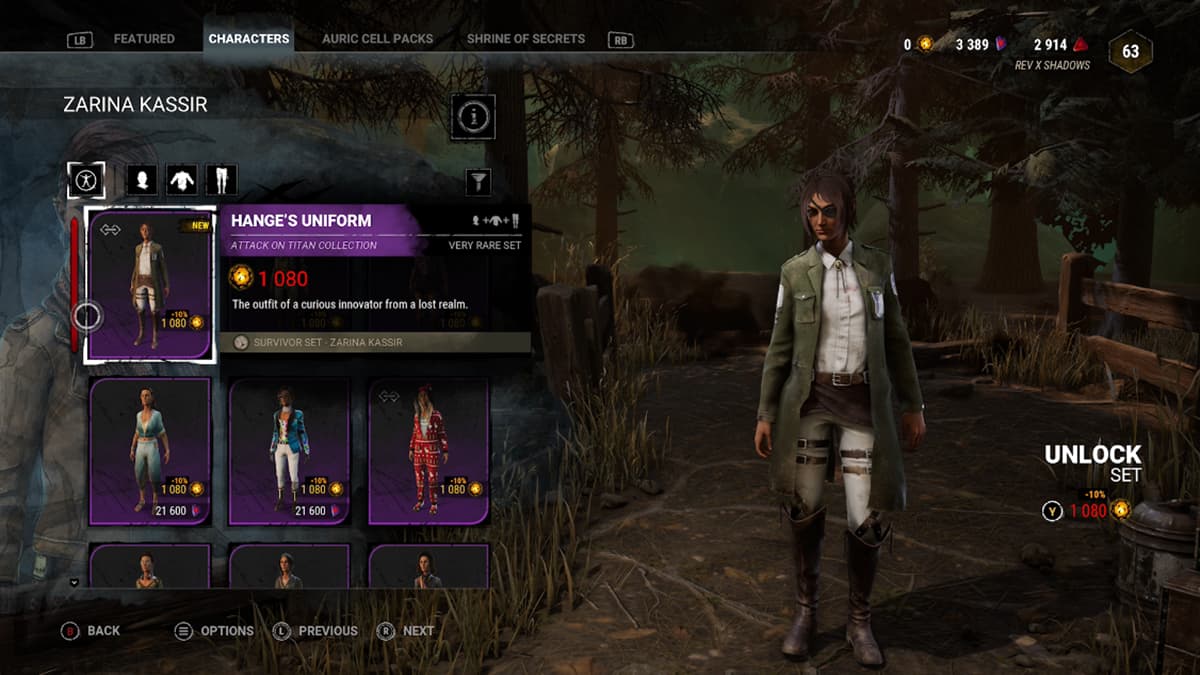Viewport: 1200px width, 675px height.
Task: Open the Characters tab
Action: point(249,39)
